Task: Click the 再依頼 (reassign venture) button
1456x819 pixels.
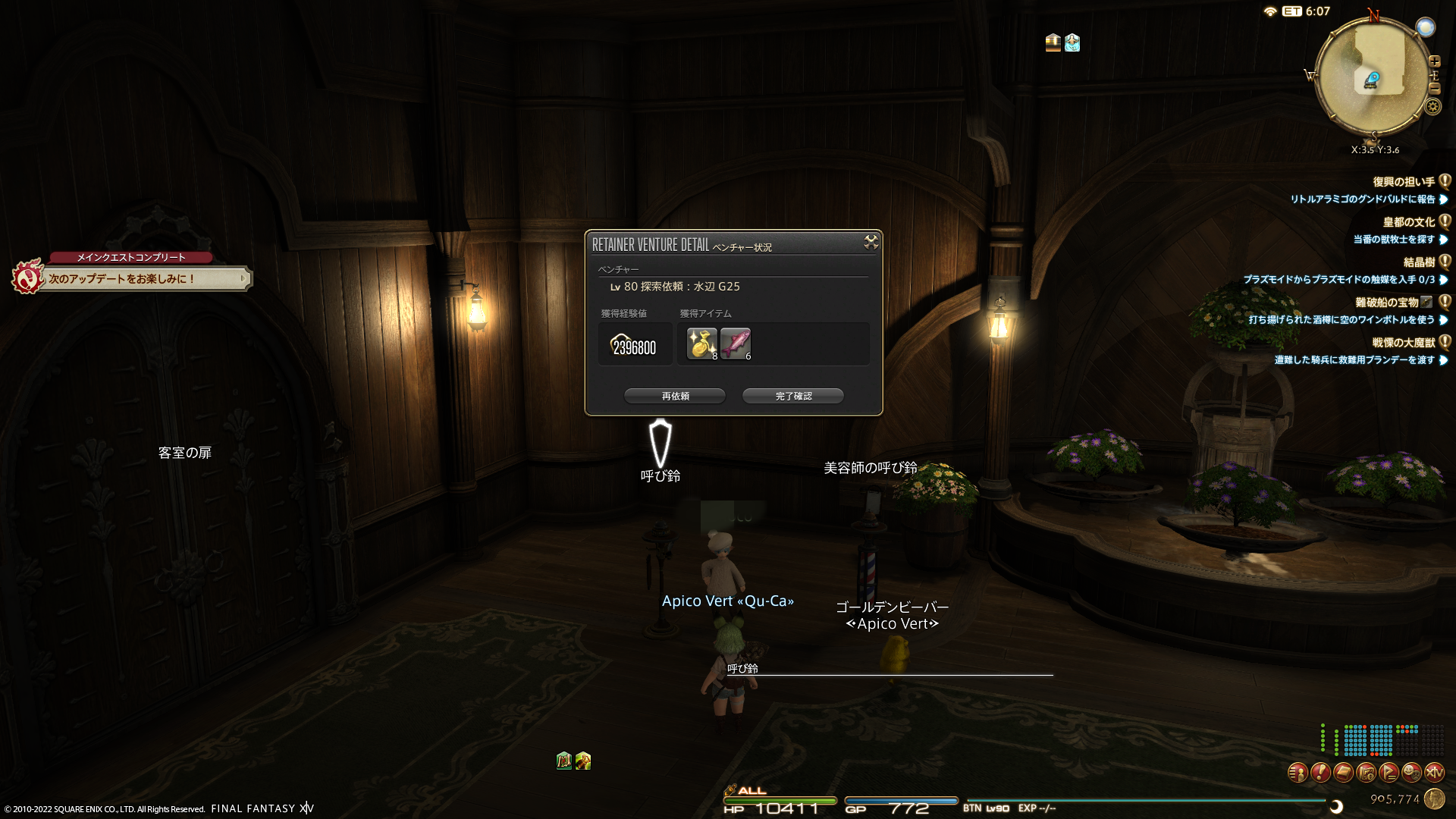Action: 674,396
